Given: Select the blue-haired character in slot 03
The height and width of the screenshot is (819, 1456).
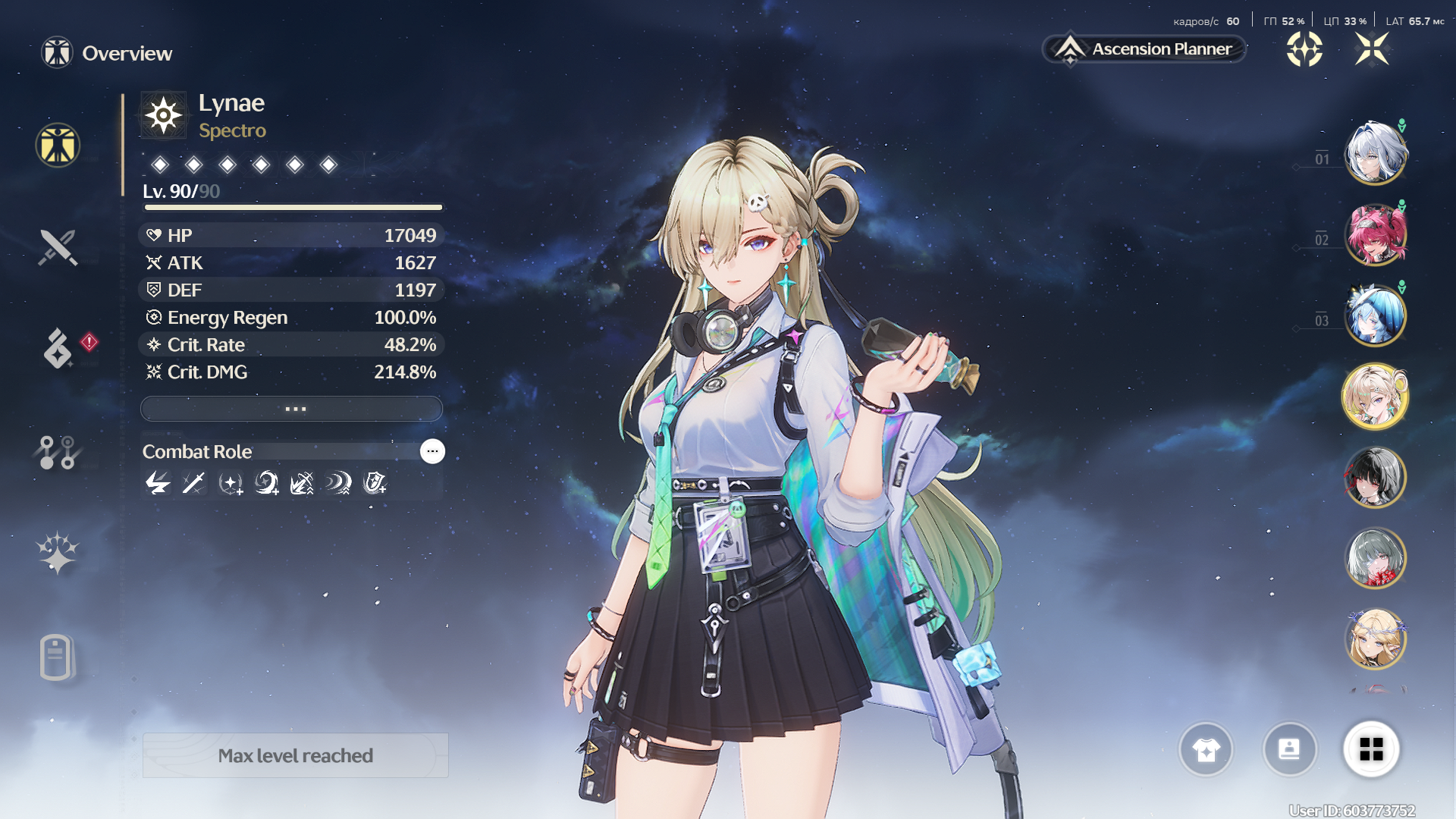Looking at the screenshot, I should [x=1375, y=315].
